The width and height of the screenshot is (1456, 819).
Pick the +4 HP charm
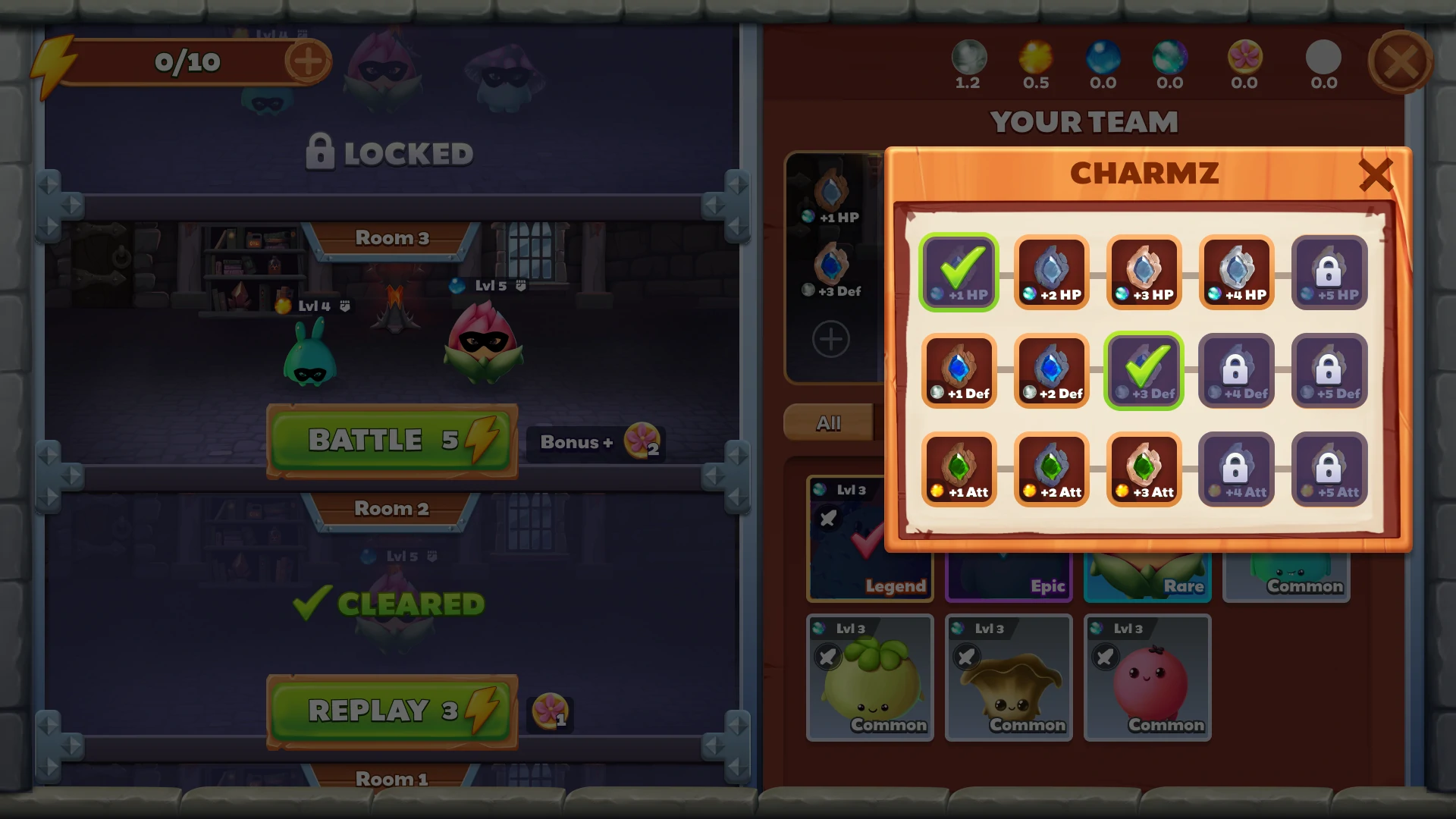point(1237,273)
